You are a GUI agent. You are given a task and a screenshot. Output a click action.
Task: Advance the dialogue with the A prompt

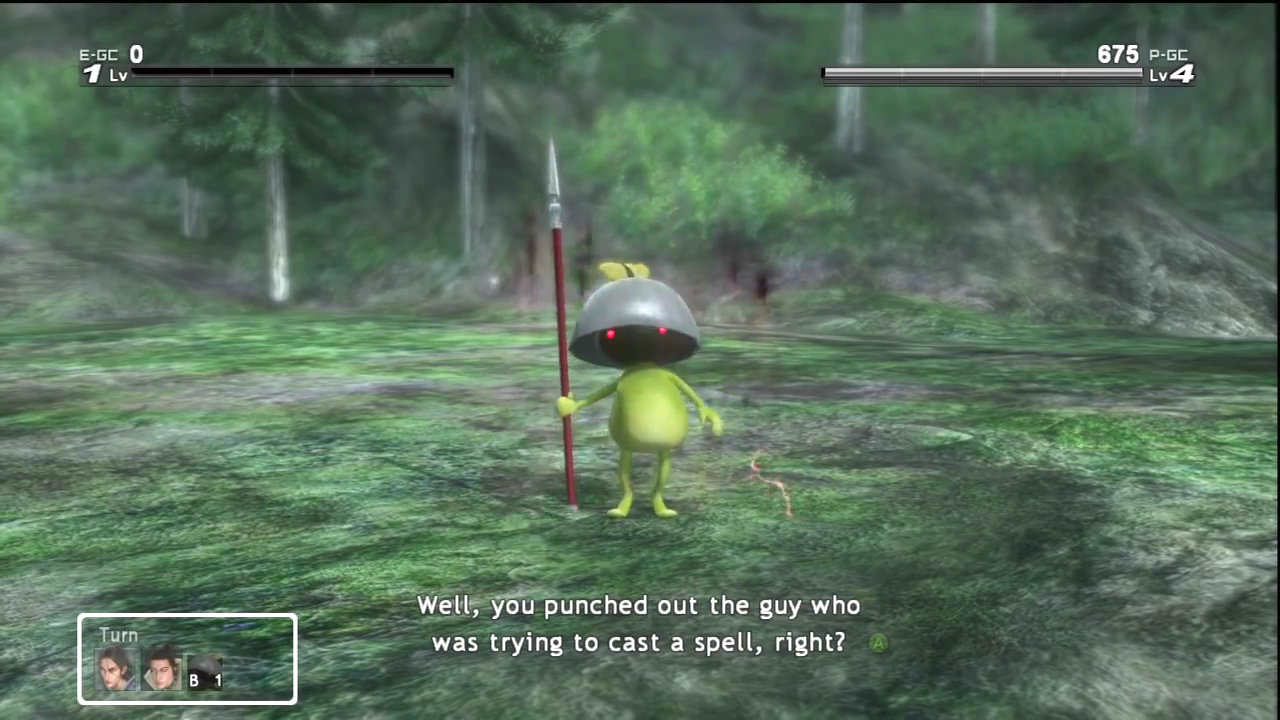click(x=877, y=644)
